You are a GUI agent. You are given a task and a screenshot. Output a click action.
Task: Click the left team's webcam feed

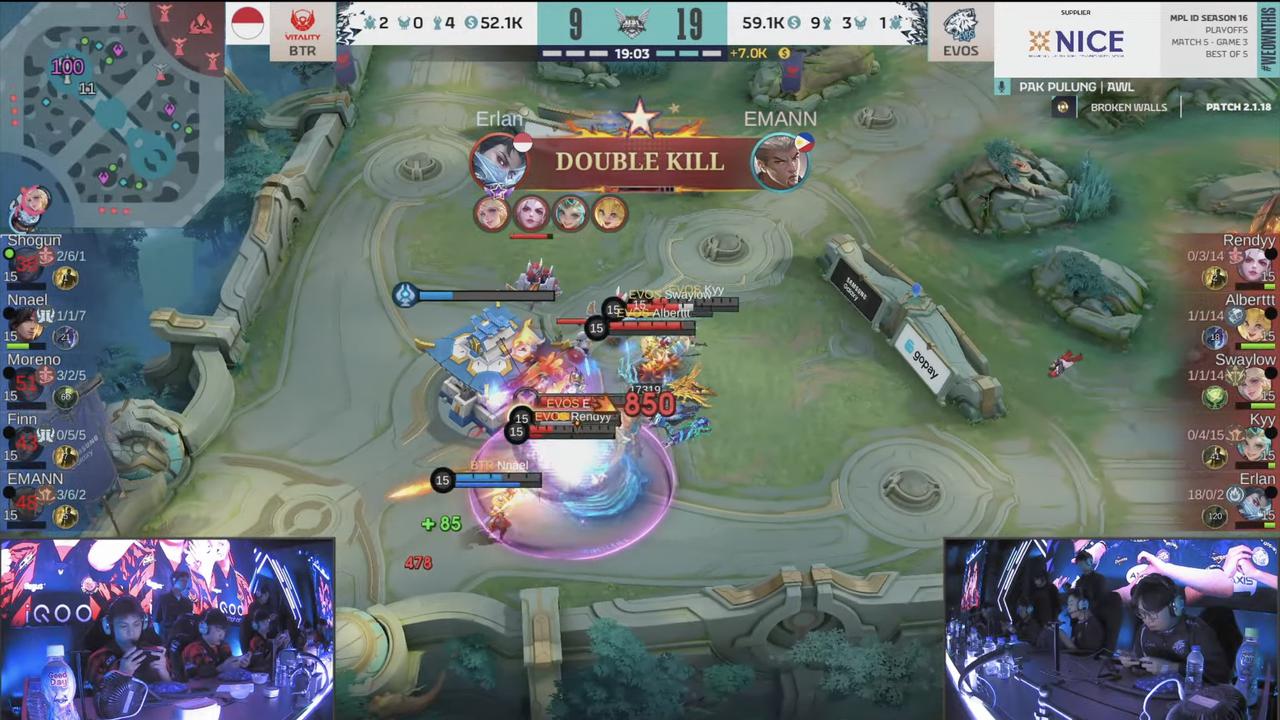(x=165, y=630)
